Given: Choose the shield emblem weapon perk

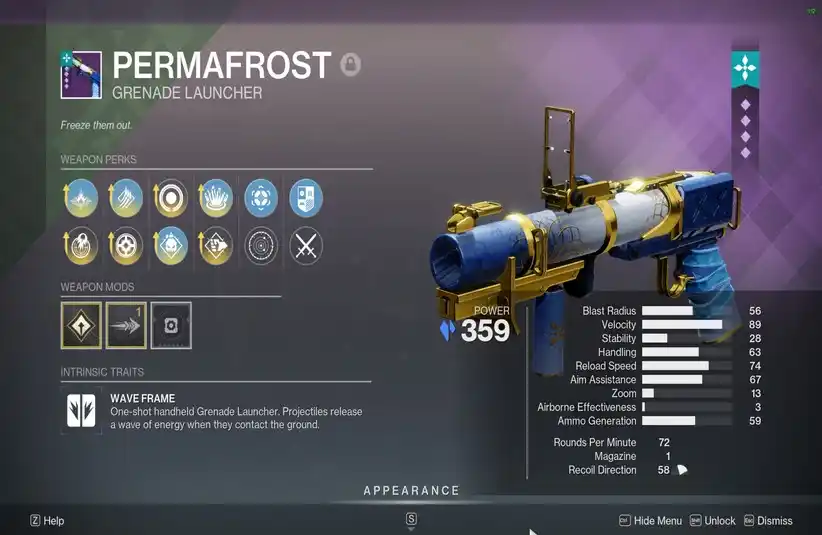Looking at the screenshot, I should click(306, 198).
